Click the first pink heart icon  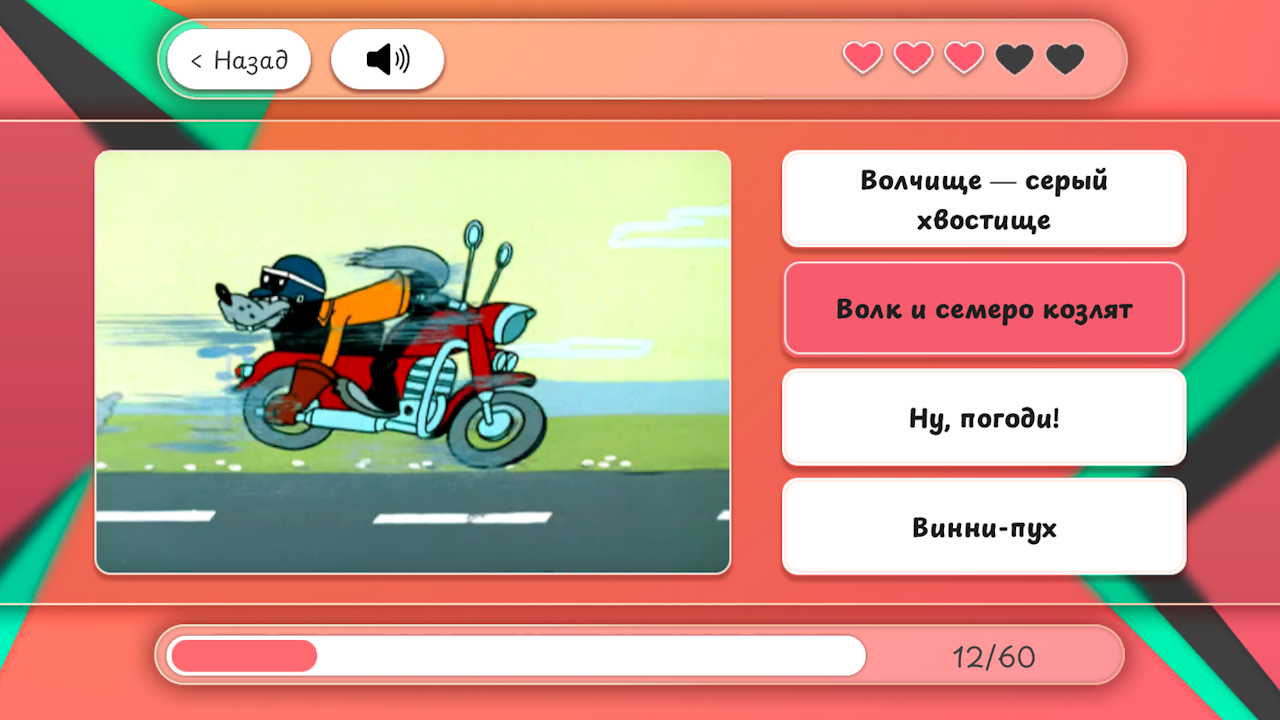pos(862,57)
